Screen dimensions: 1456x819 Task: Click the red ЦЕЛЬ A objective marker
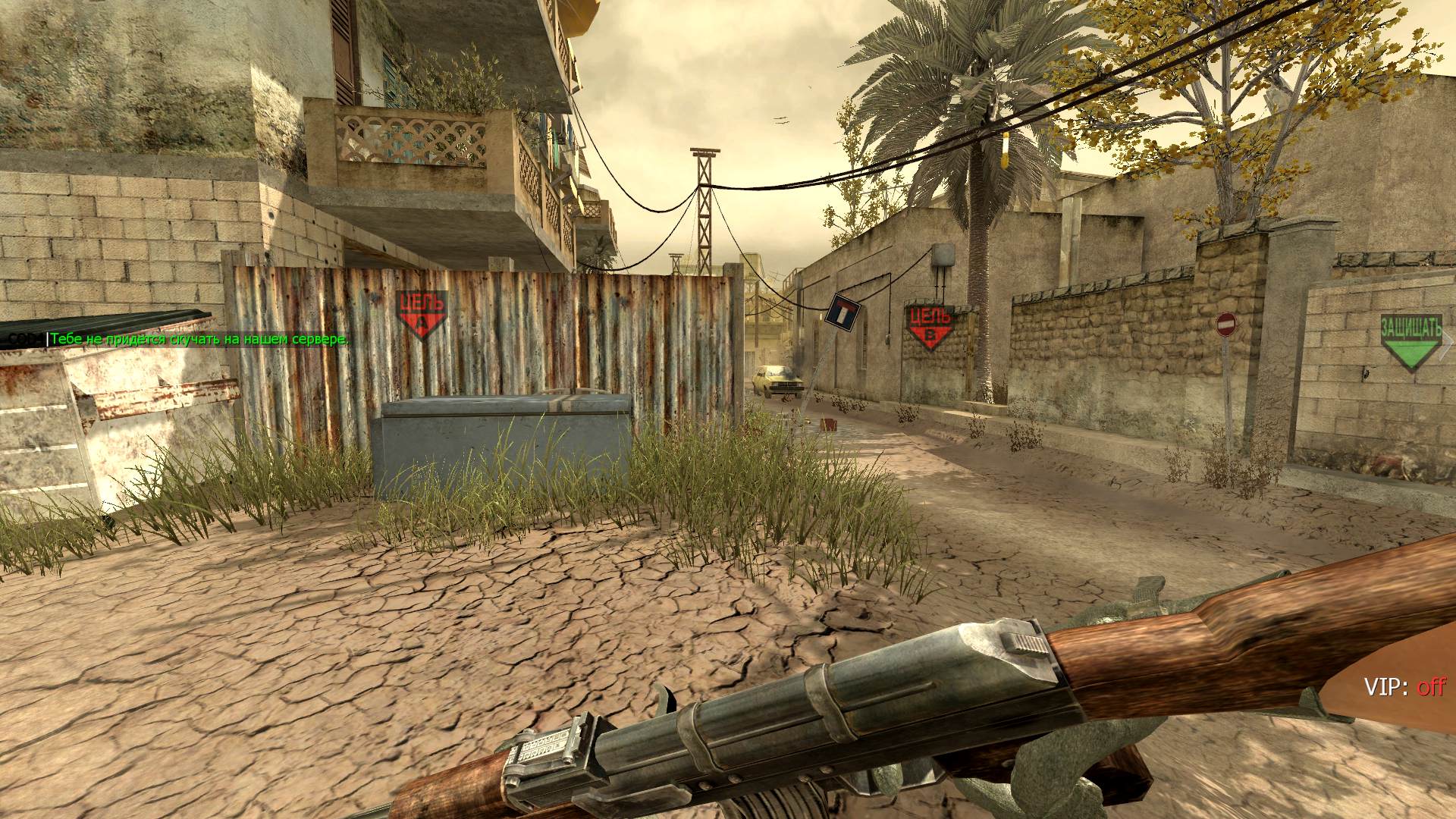[421, 313]
